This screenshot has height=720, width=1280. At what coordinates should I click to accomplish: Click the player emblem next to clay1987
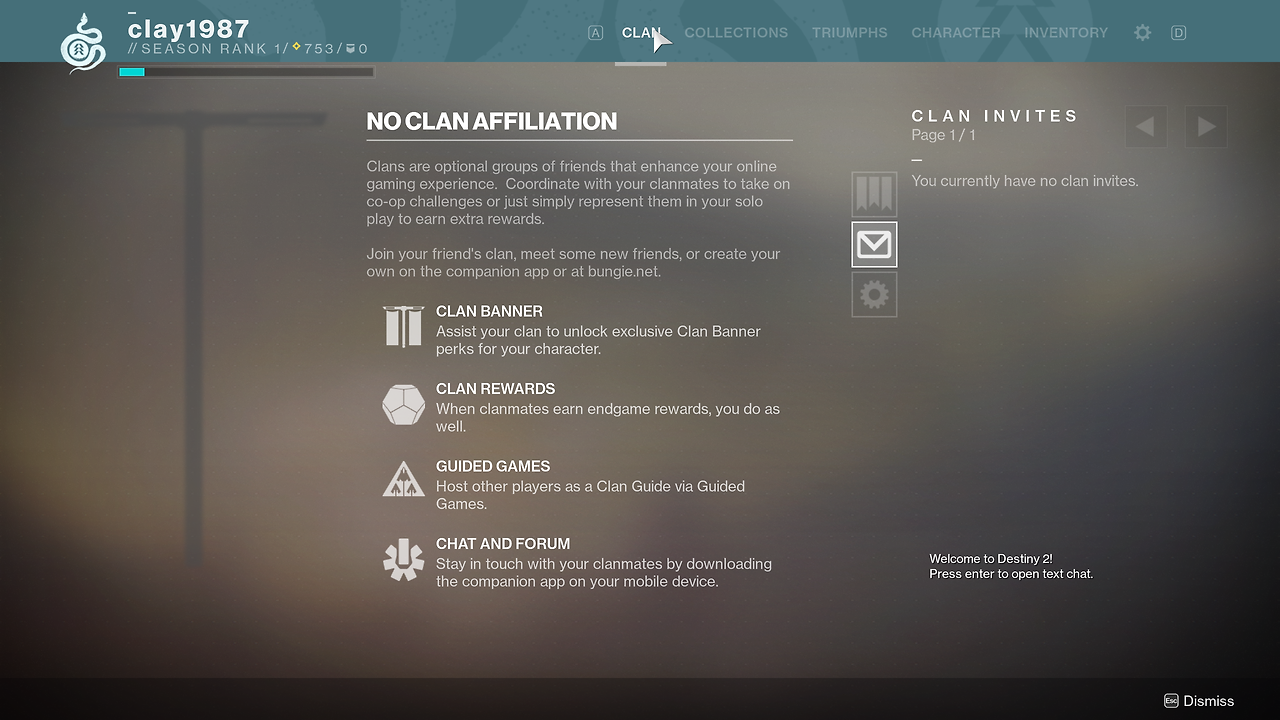(x=83, y=44)
